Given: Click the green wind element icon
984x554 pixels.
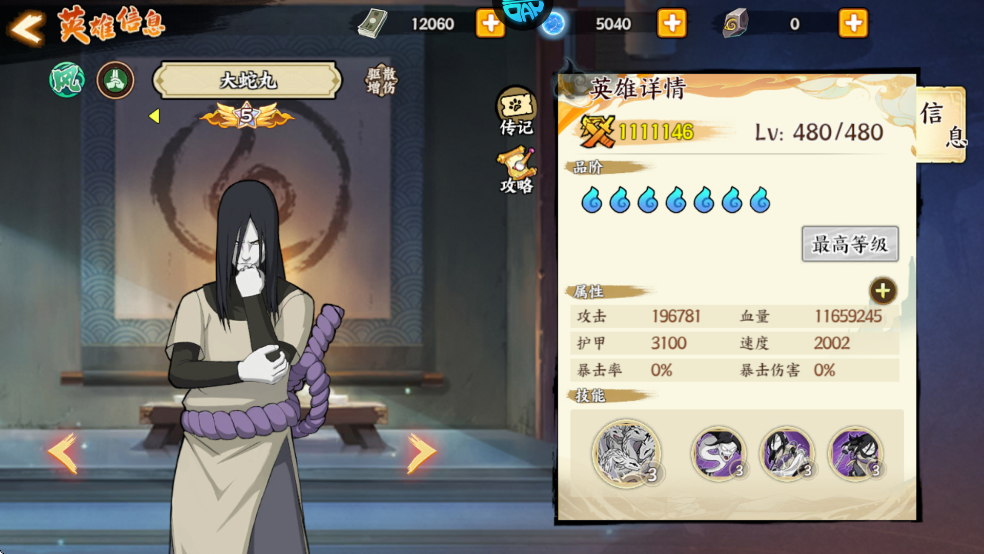Looking at the screenshot, I should click(x=67, y=80).
